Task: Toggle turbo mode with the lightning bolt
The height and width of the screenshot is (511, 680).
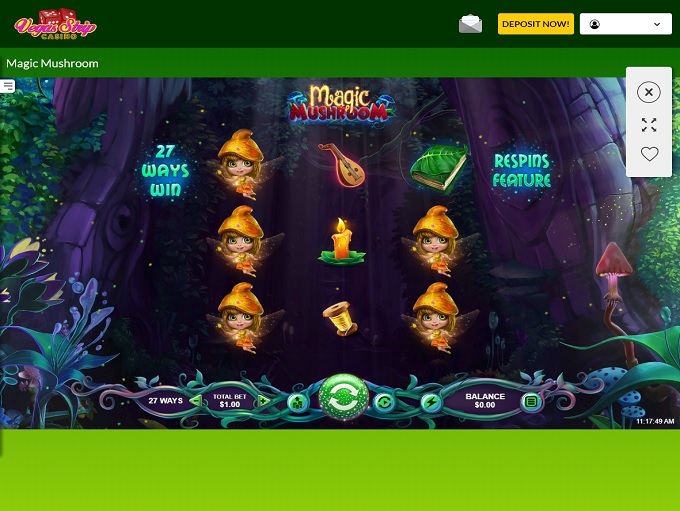Action: (x=431, y=402)
